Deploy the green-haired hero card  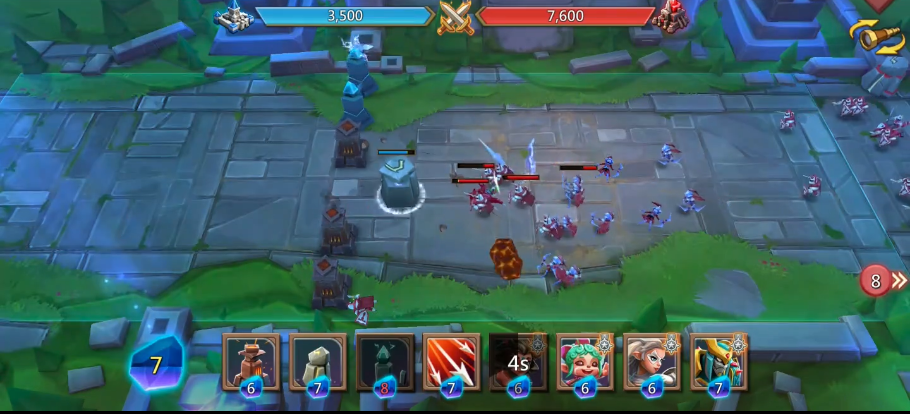coord(585,360)
